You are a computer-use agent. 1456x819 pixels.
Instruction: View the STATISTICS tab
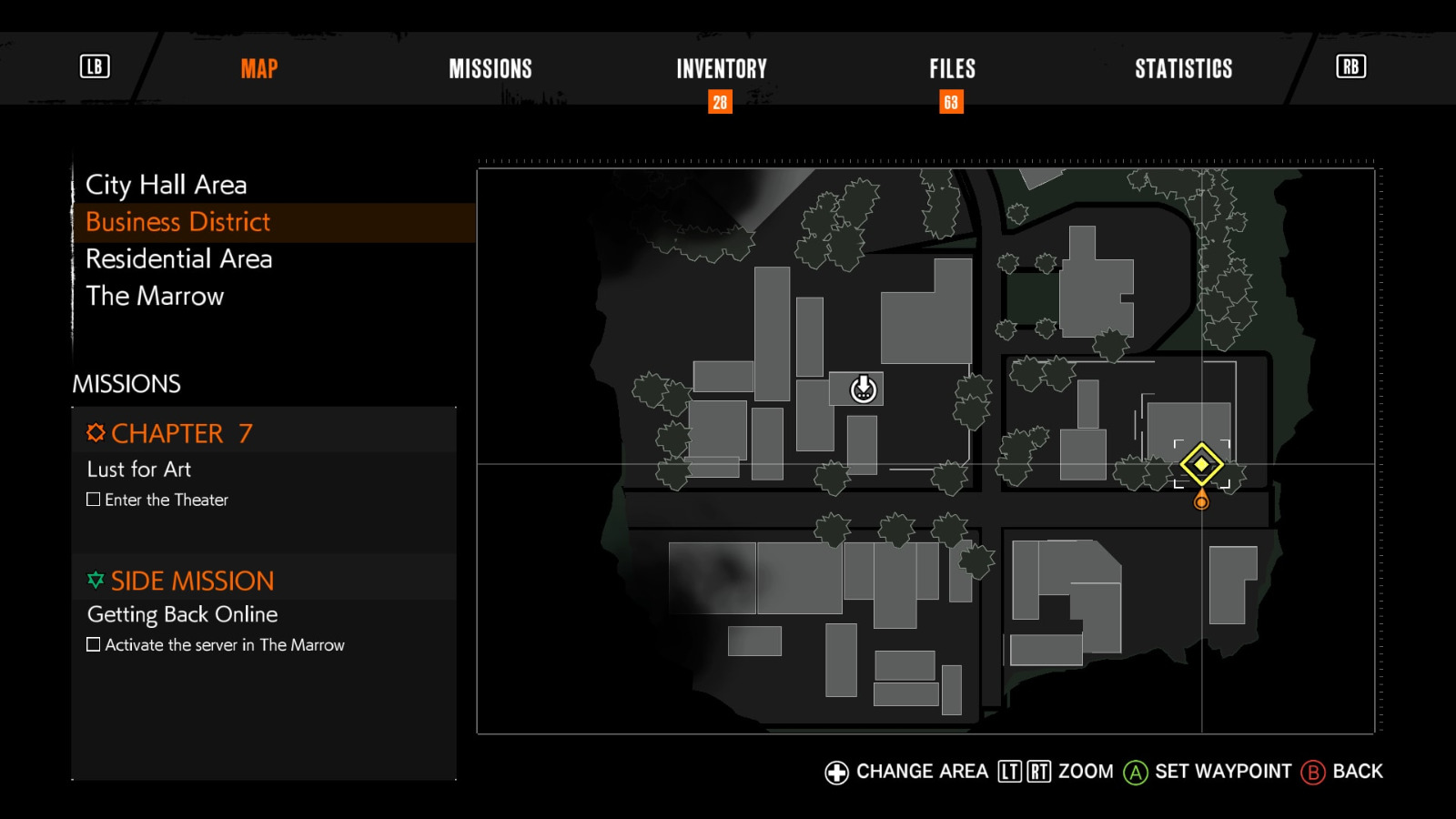click(1183, 68)
